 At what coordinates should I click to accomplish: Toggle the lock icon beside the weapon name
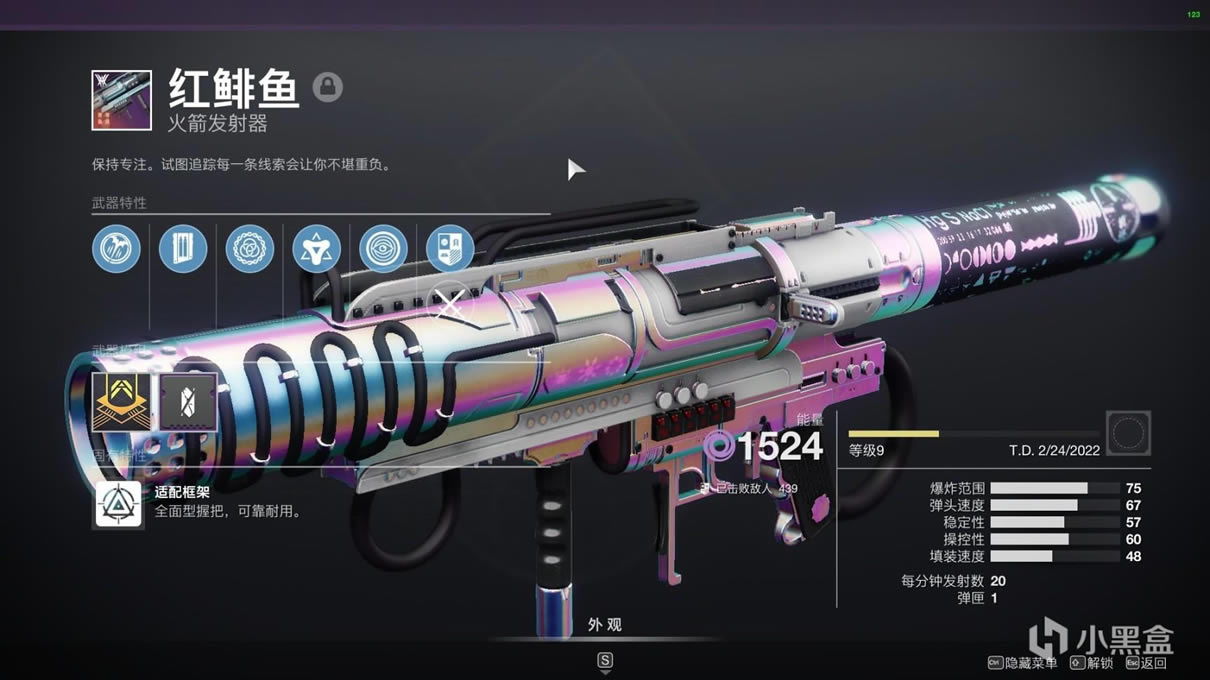click(x=327, y=87)
